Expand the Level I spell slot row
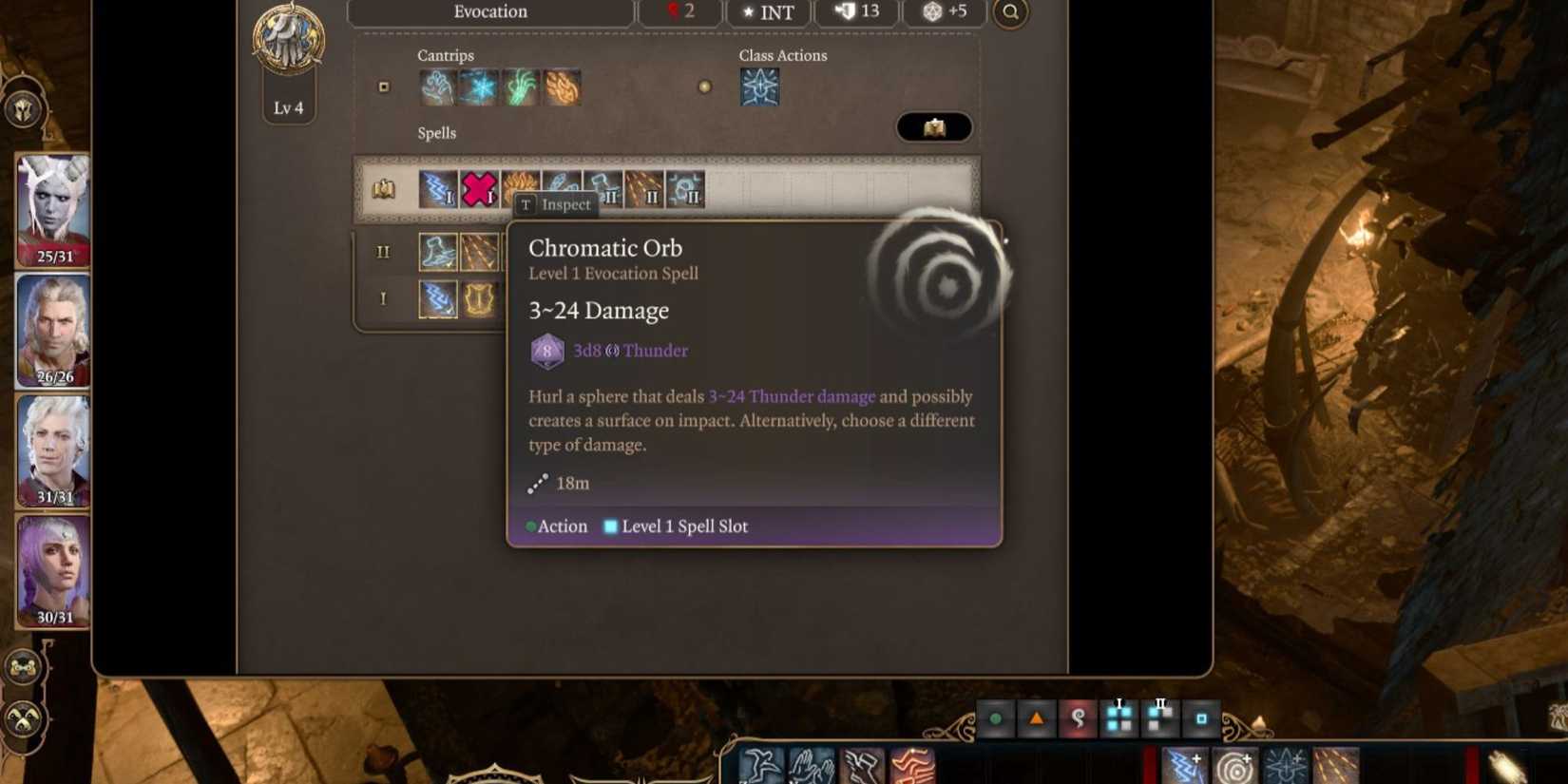The width and height of the screenshot is (1568, 784). point(383,298)
